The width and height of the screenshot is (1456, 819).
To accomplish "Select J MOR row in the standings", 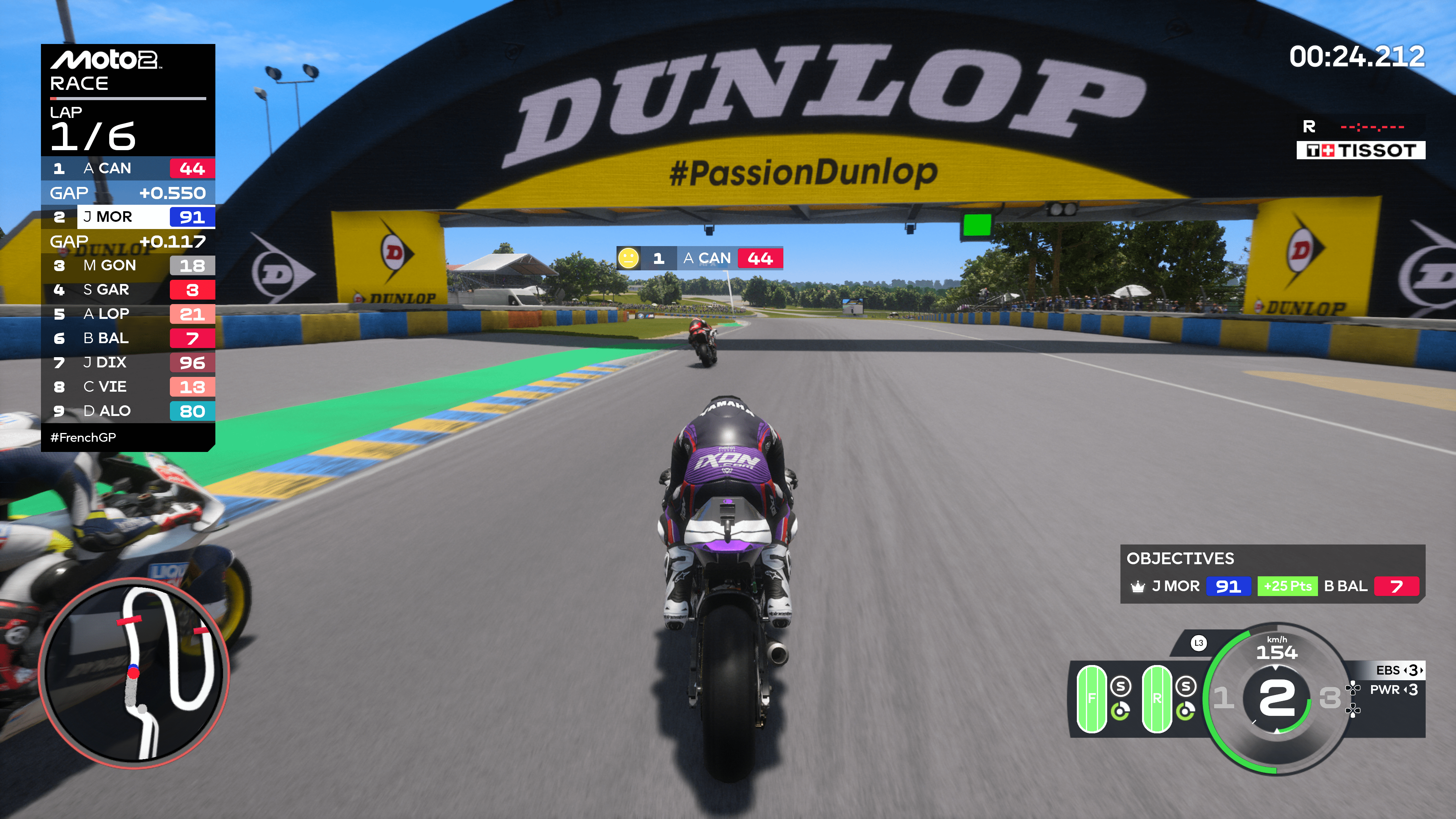I will 128,217.
